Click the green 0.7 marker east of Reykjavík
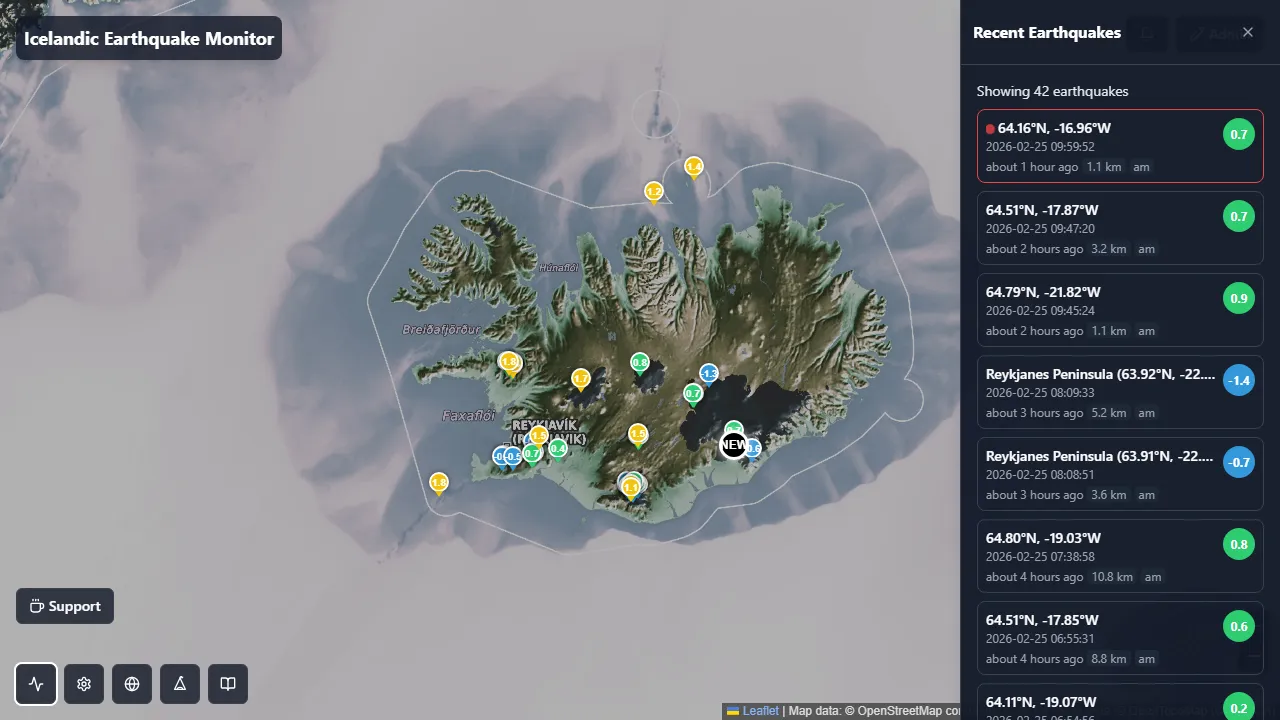 tap(692, 394)
